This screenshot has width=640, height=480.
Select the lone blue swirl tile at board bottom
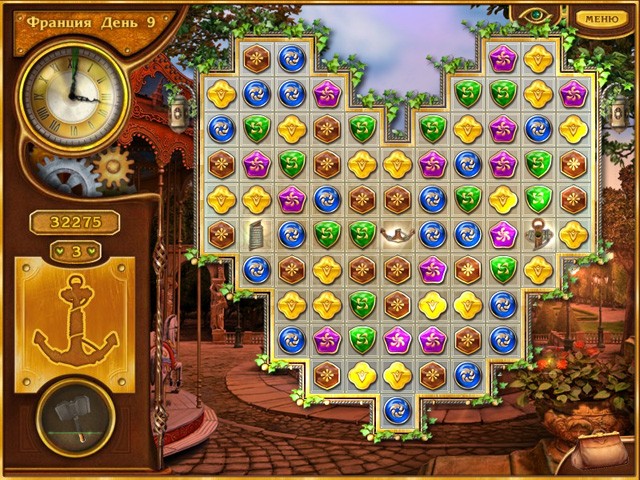(x=397, y=409)
